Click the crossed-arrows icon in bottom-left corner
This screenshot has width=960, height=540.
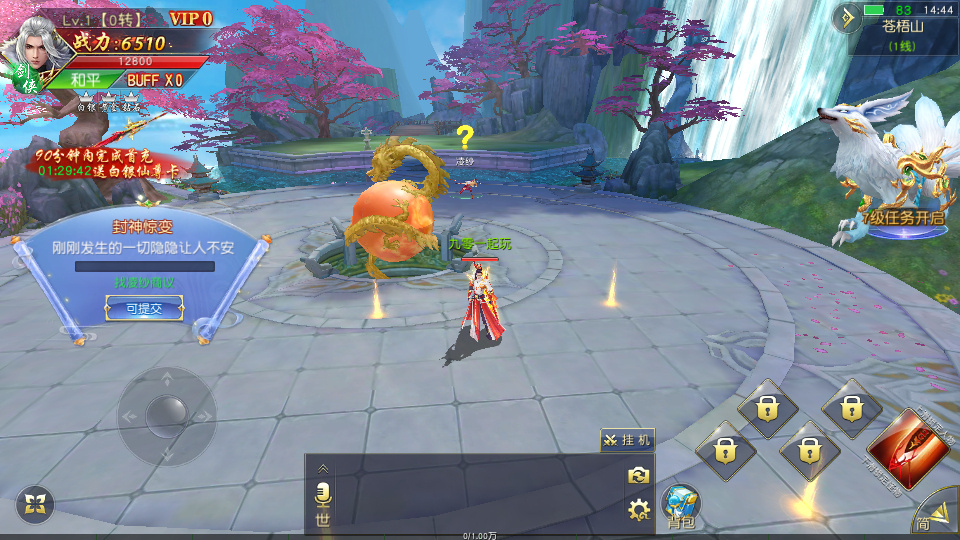click(x=36, y=504)
